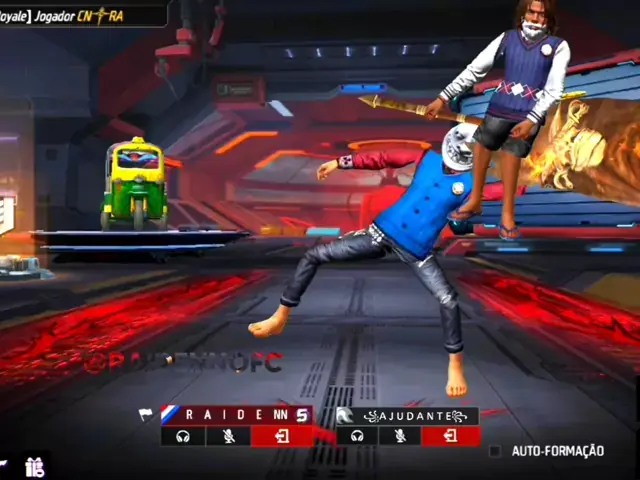This screenshot has height=480, width=640.
Task: Select the AJUDANTE player name banner
Action: pyautogui.click(x=407, y=416)
